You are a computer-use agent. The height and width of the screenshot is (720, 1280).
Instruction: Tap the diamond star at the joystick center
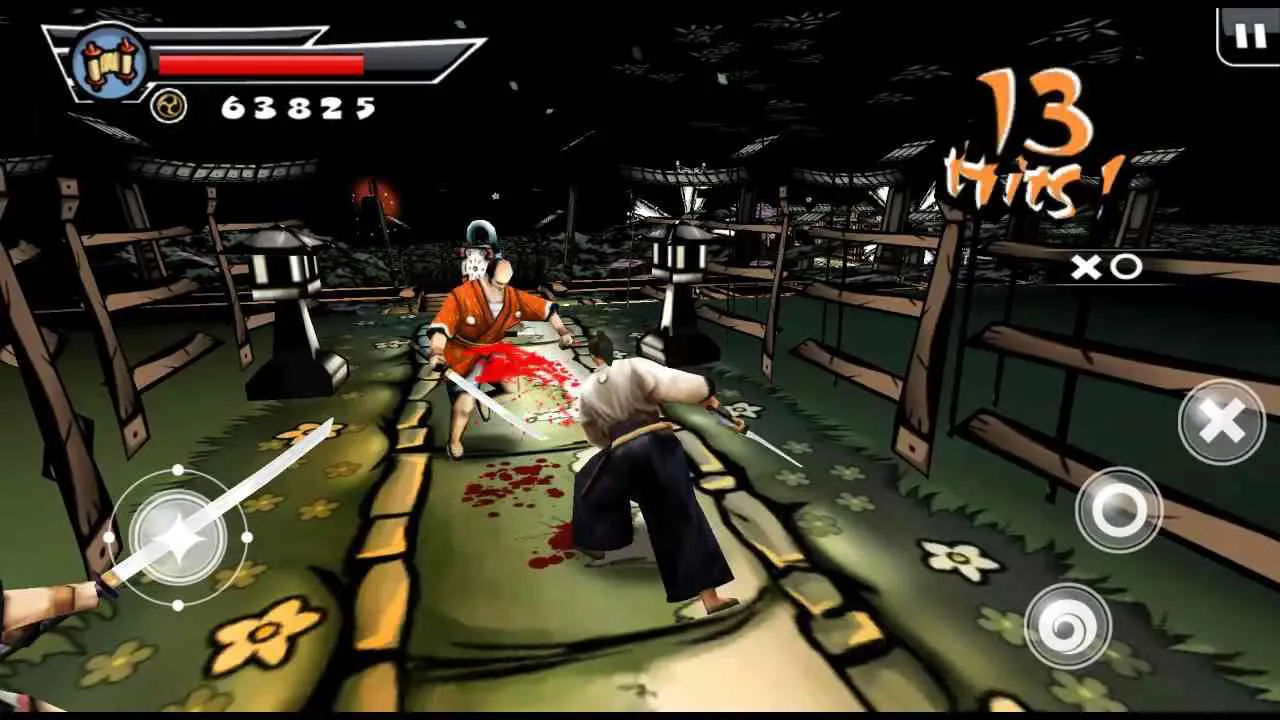178,537
